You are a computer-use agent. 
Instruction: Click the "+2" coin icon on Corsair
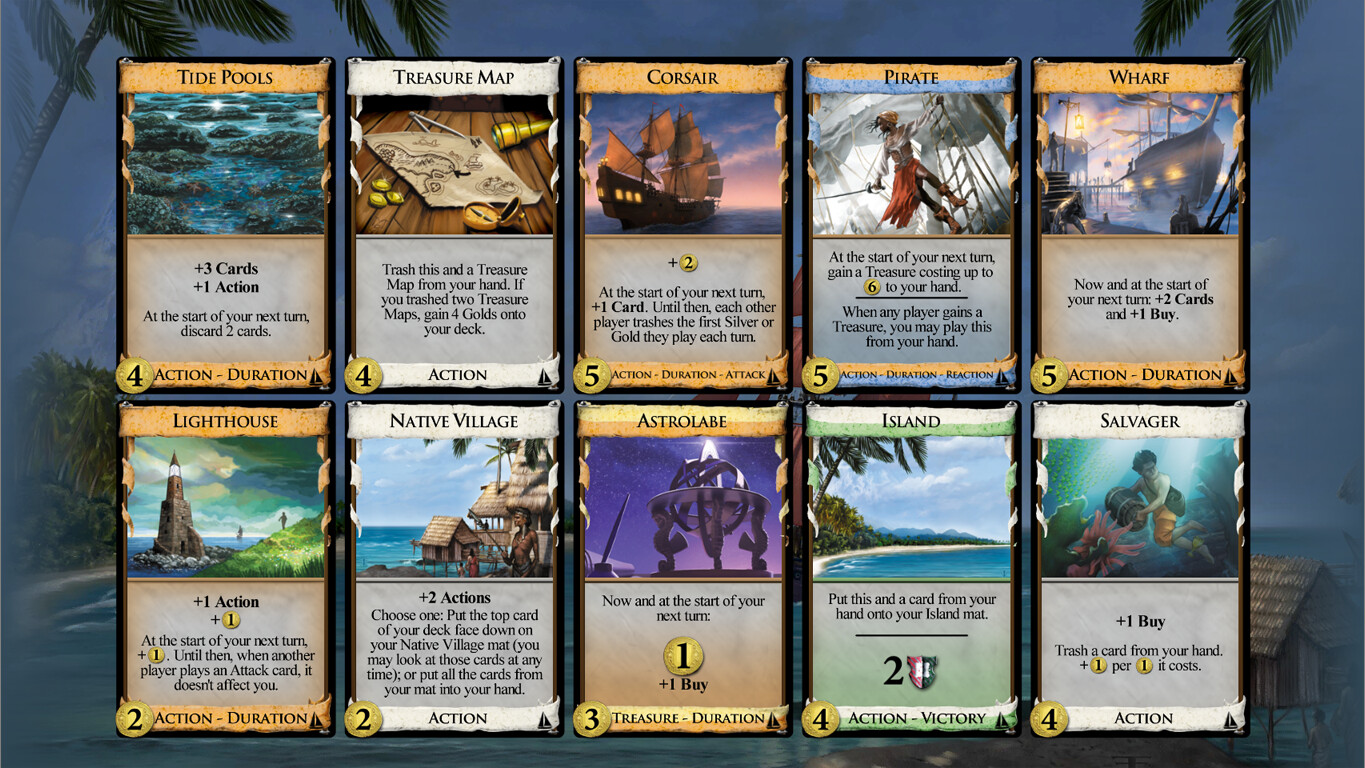tap(690, 263)
